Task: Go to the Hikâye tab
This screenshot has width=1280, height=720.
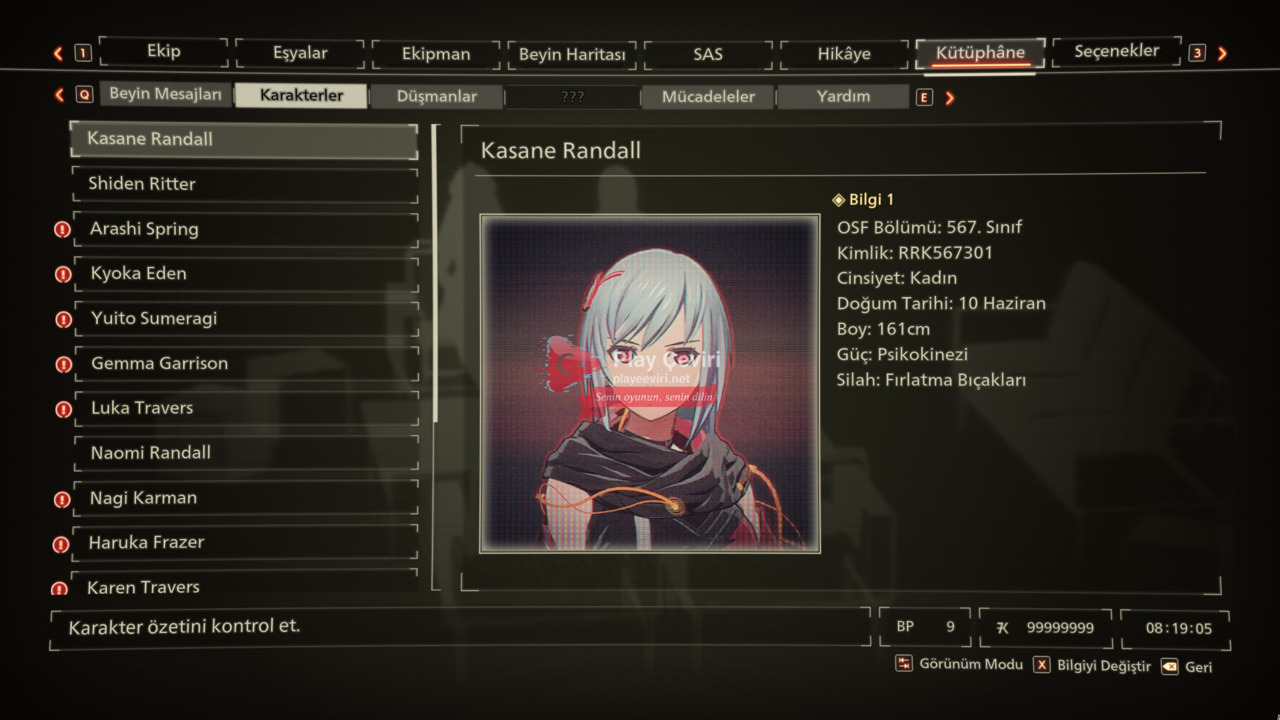Action: tap(844, 54)
